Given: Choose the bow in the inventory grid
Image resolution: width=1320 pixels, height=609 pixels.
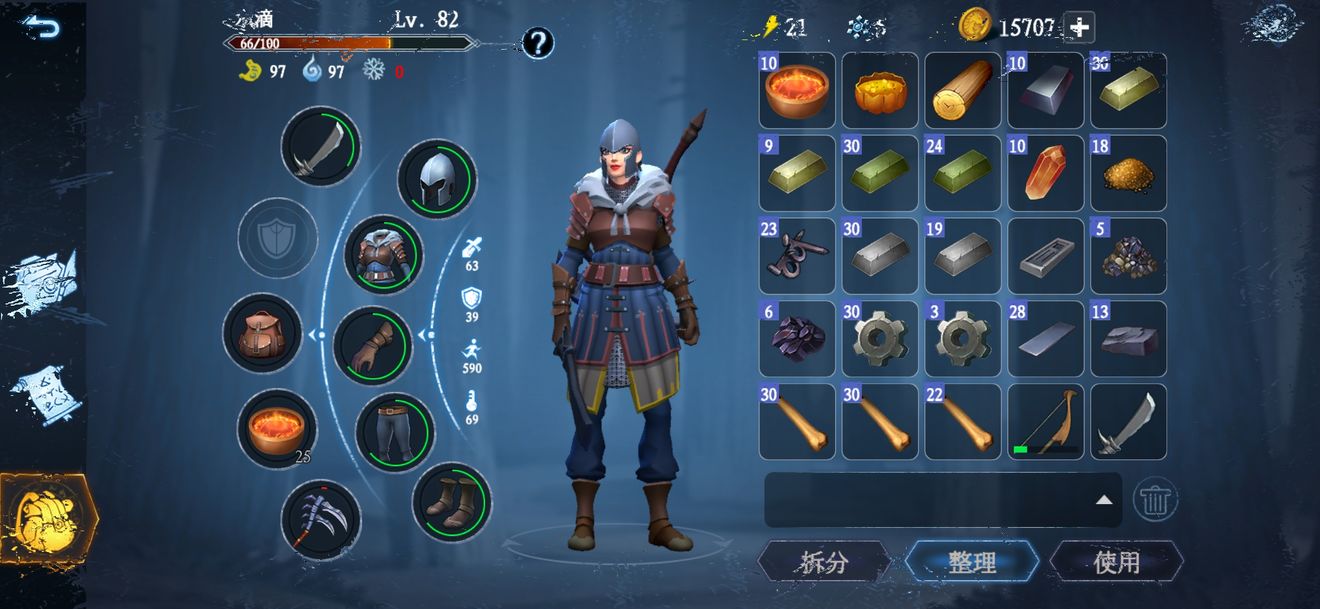Looking at the screenshot, I should 1046,422.
